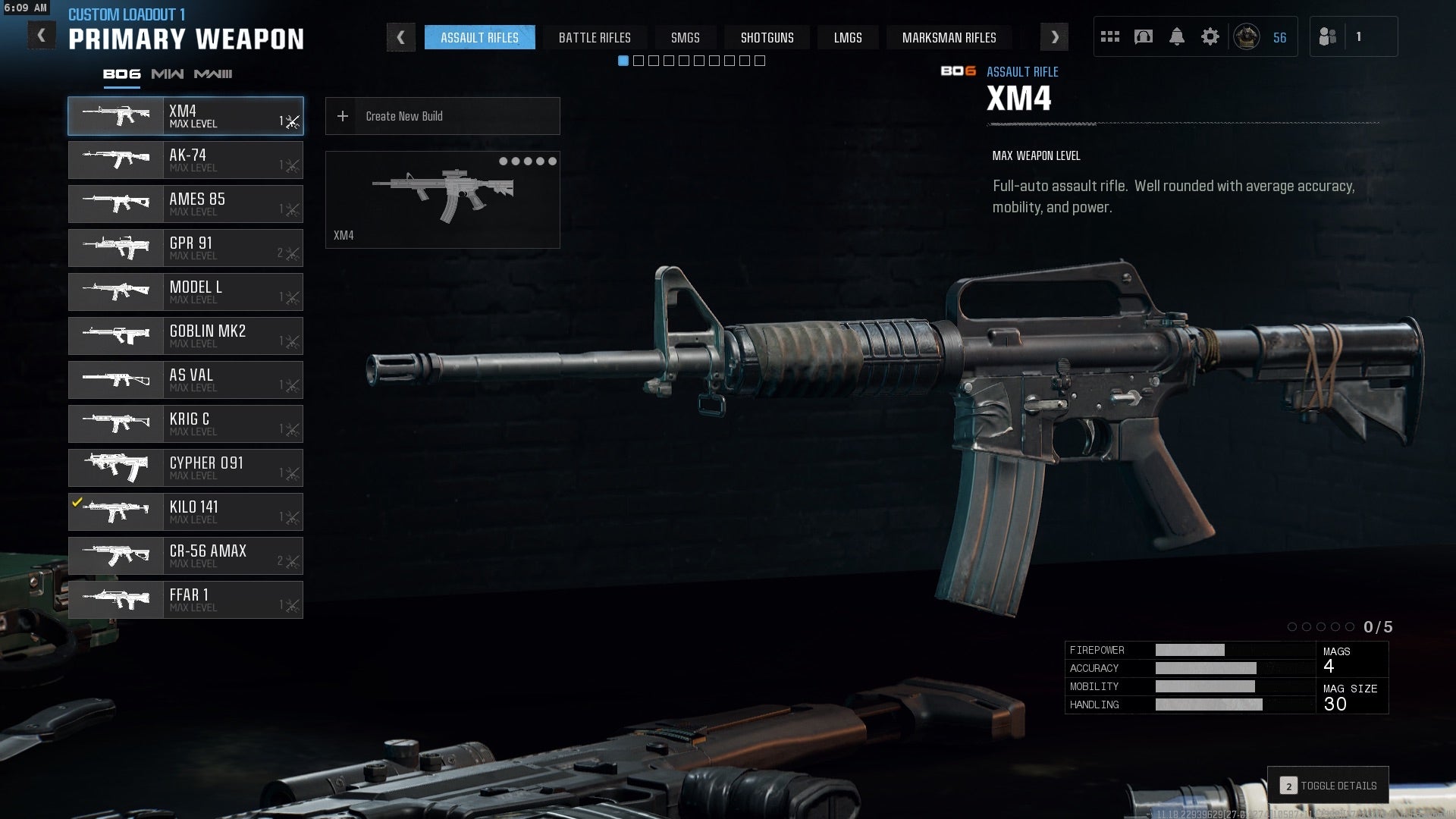
Task: Click the next category arrow
Action: (x=1054, y=37)
